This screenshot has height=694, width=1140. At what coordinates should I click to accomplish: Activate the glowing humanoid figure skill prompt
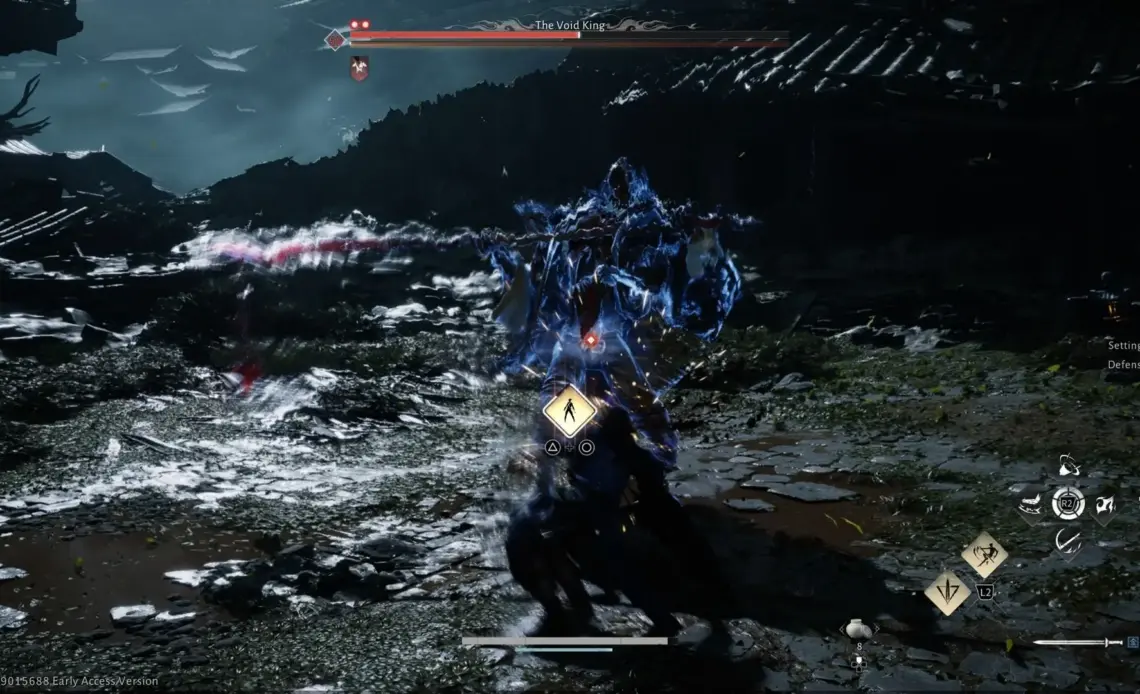(569, 410)
